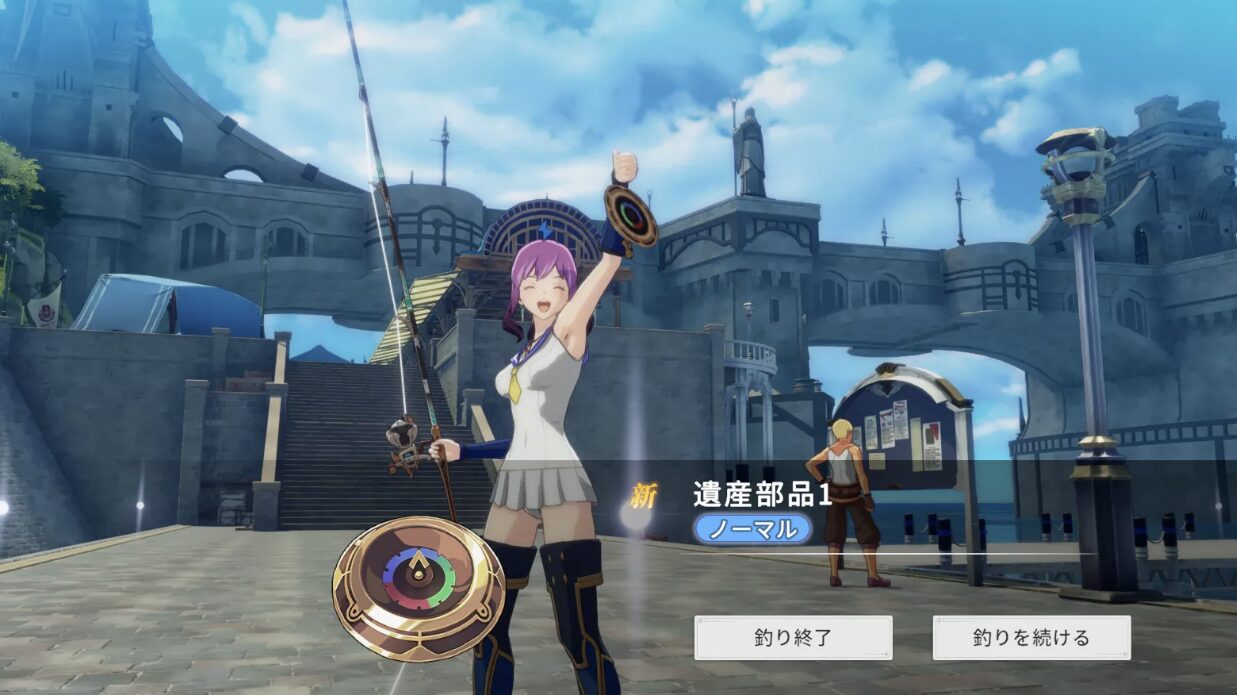Click the 釣り終了 button to end fishing
This screenshot has height=695, width=1237.
coord(793,637)
